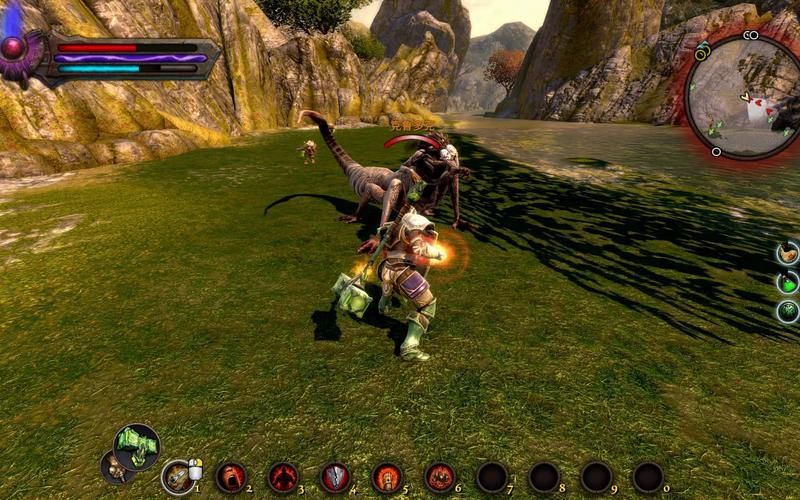Click the circular minimap
Screen dimensions: 800x500
click(743, 96)
